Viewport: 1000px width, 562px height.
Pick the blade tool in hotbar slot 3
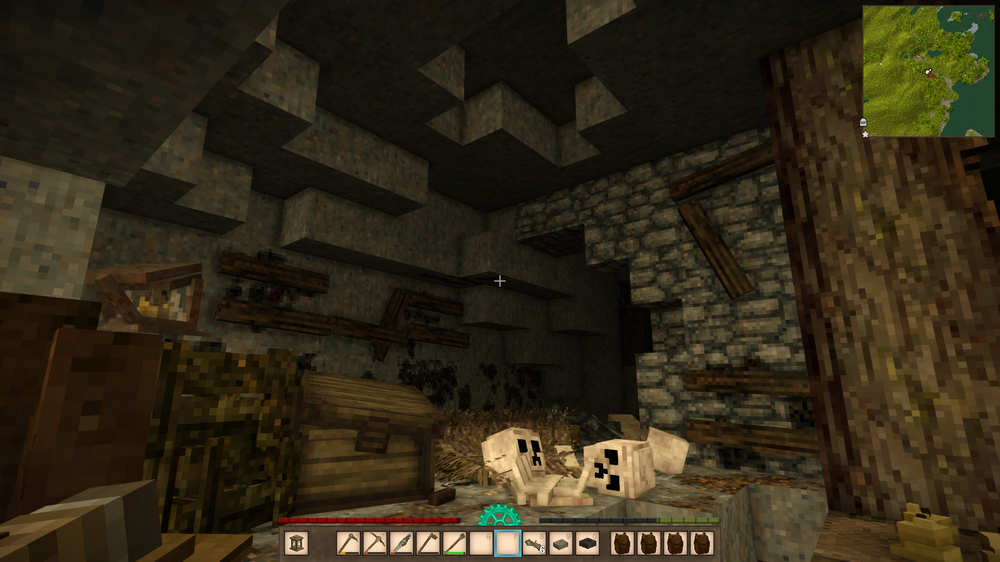click(401, 543)
